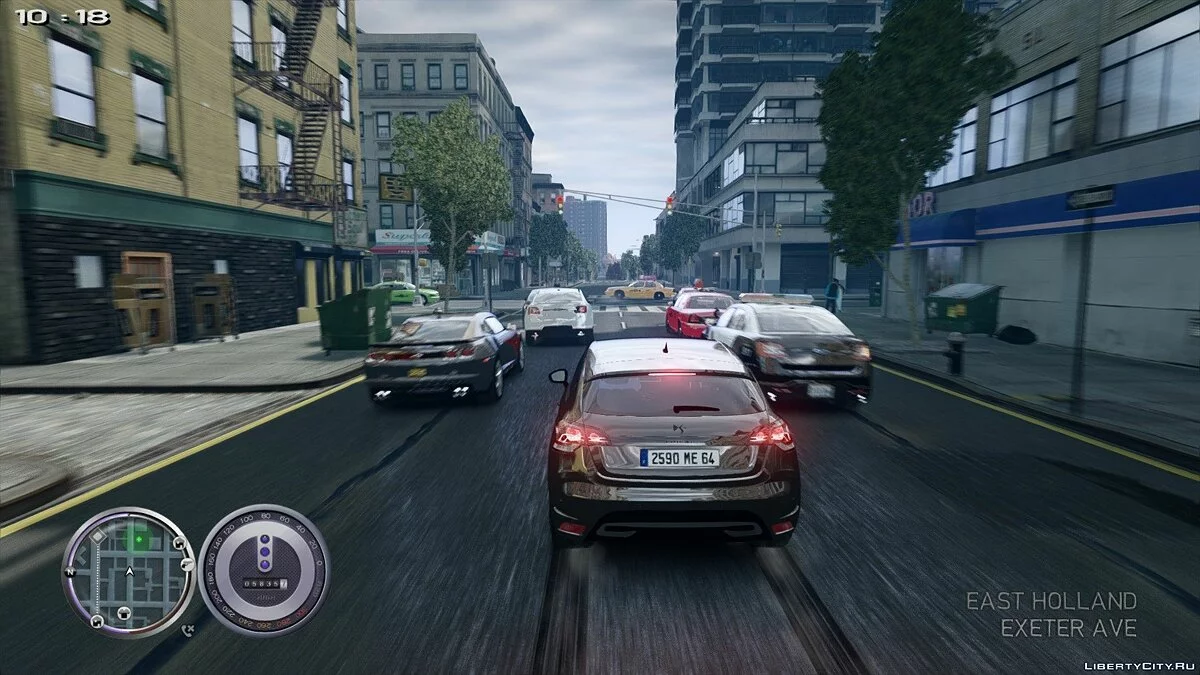
Task: Click the crossed-out phone icon
Action: tap(187, 630)
